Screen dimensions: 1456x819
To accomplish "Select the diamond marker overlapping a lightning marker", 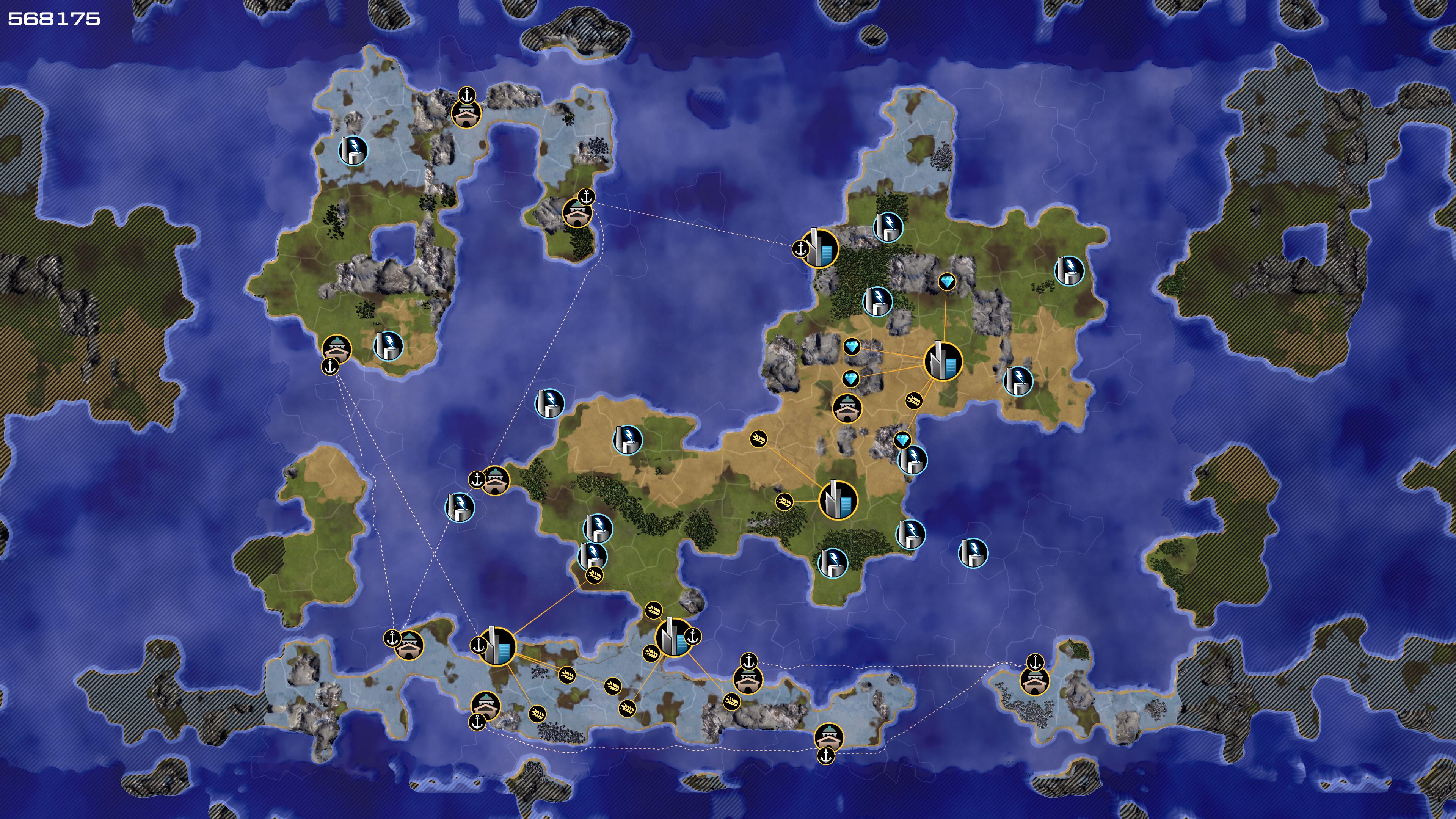I will 903,440.
